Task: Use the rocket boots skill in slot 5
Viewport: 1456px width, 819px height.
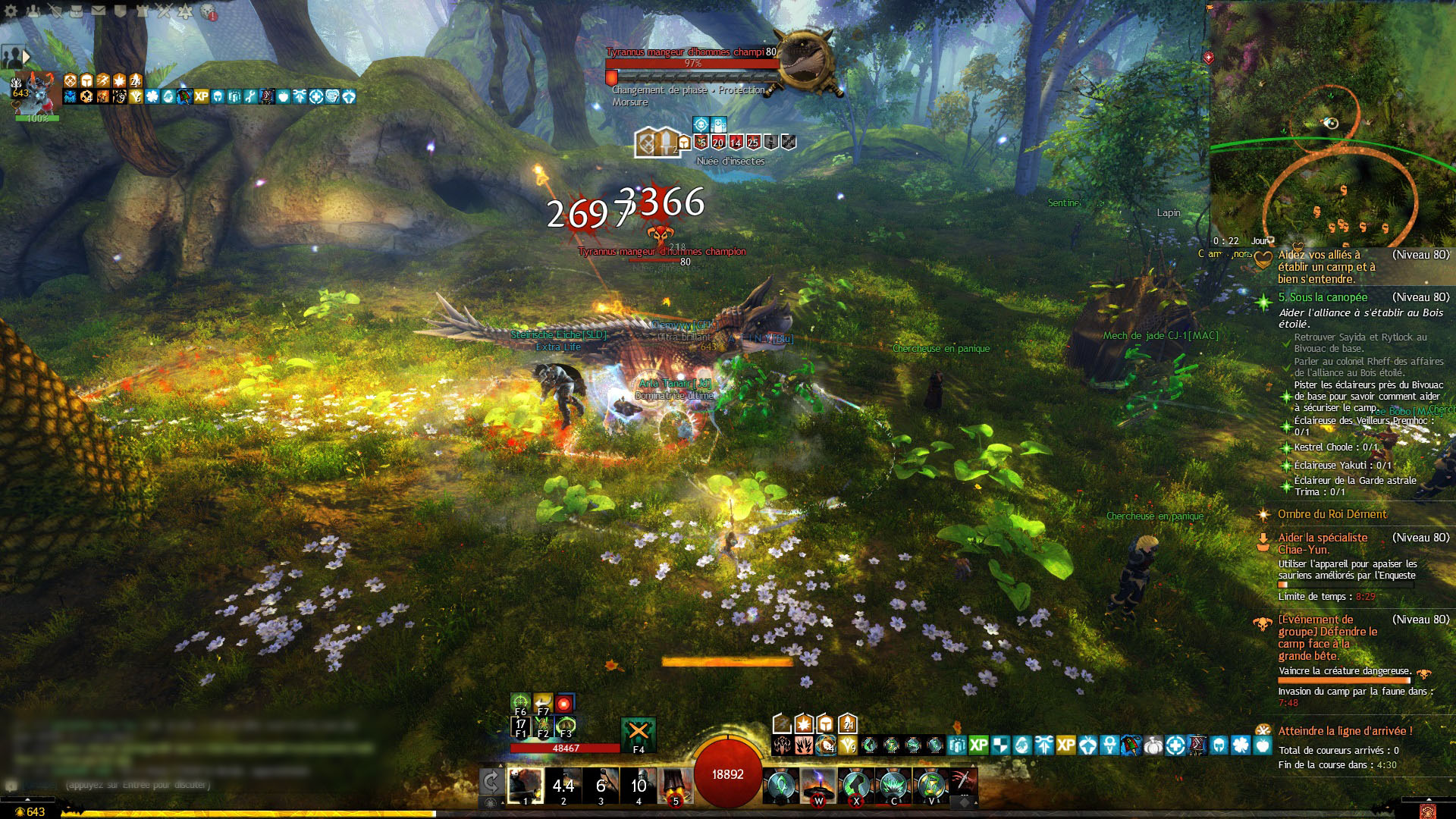Action: pos(675,784)
